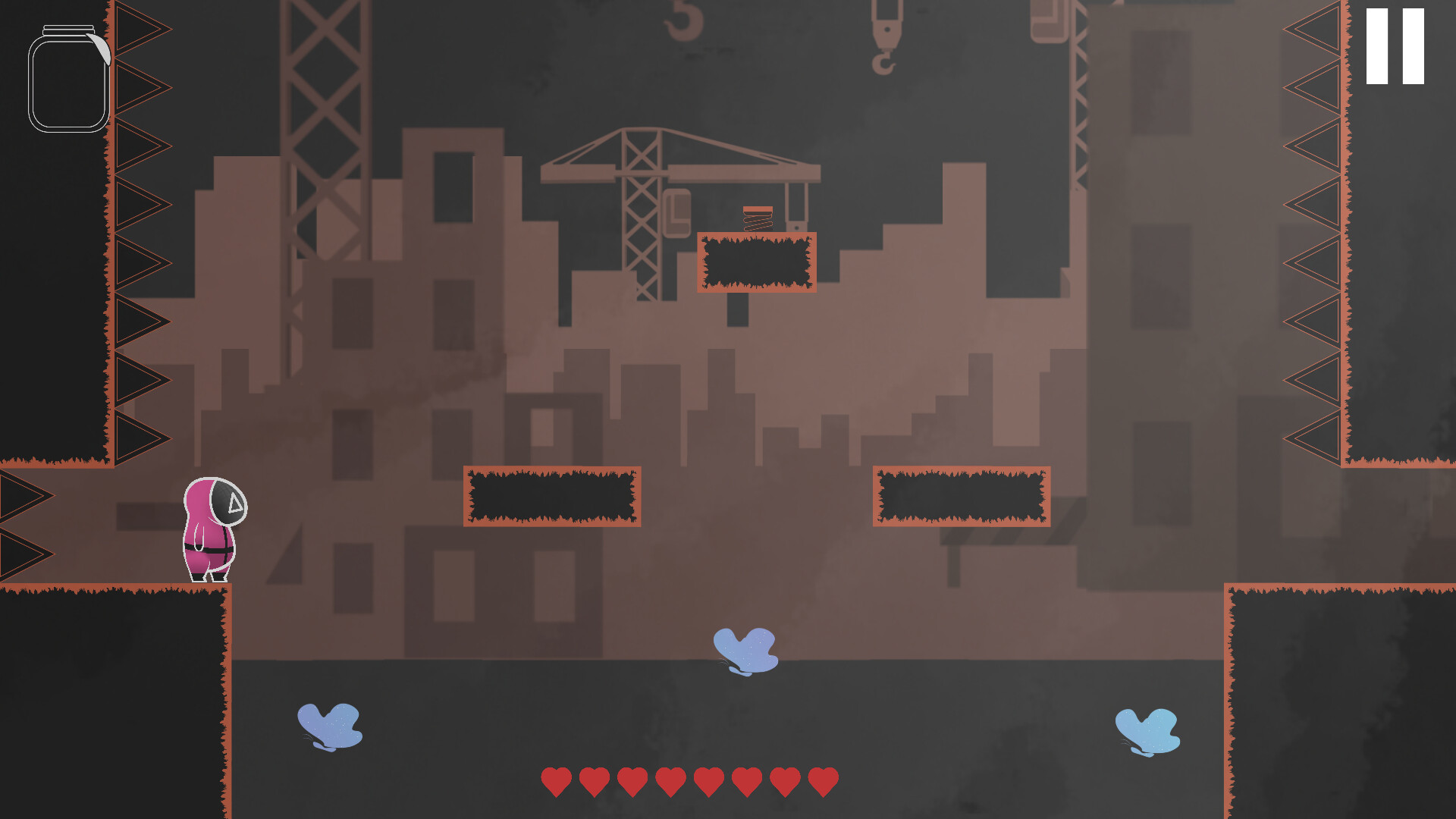Click the triangle mask symbol on the character
This screenshot has width=1456, height=819.
[236, 503]
